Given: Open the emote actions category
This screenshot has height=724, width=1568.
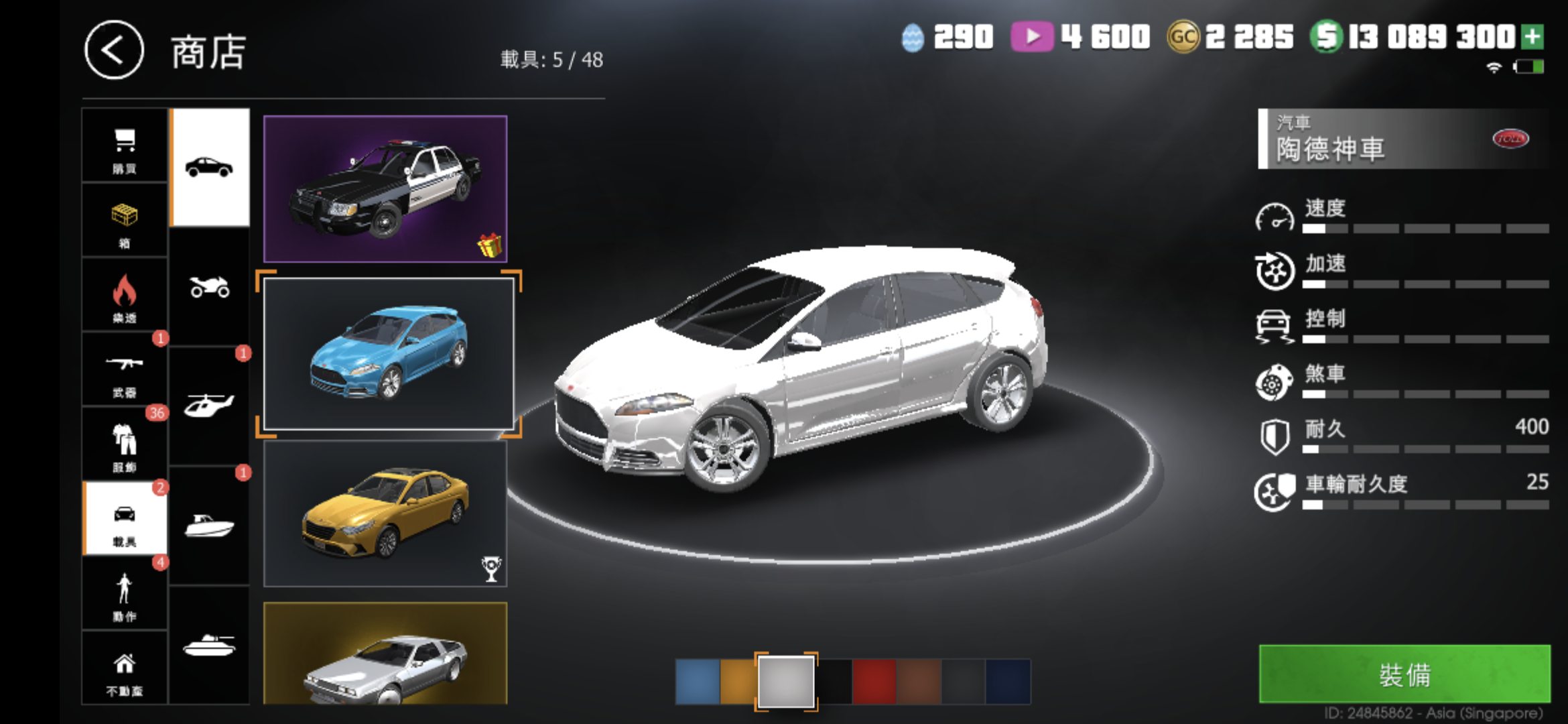Looking at the screenshot, I should point(125,594).
